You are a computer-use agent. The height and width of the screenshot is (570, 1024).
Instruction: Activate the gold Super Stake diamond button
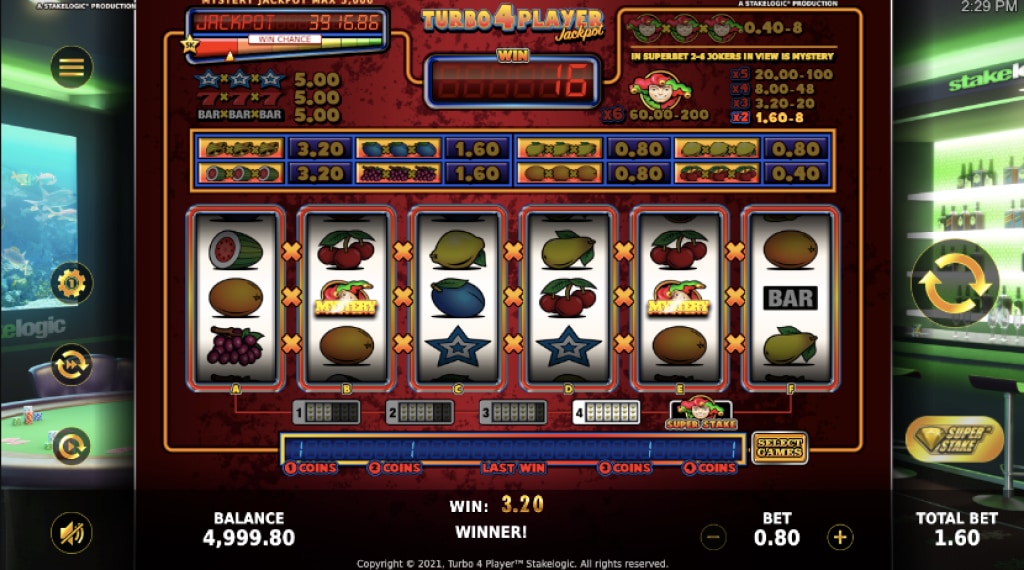pyautogui.click(x=954, y=439)
